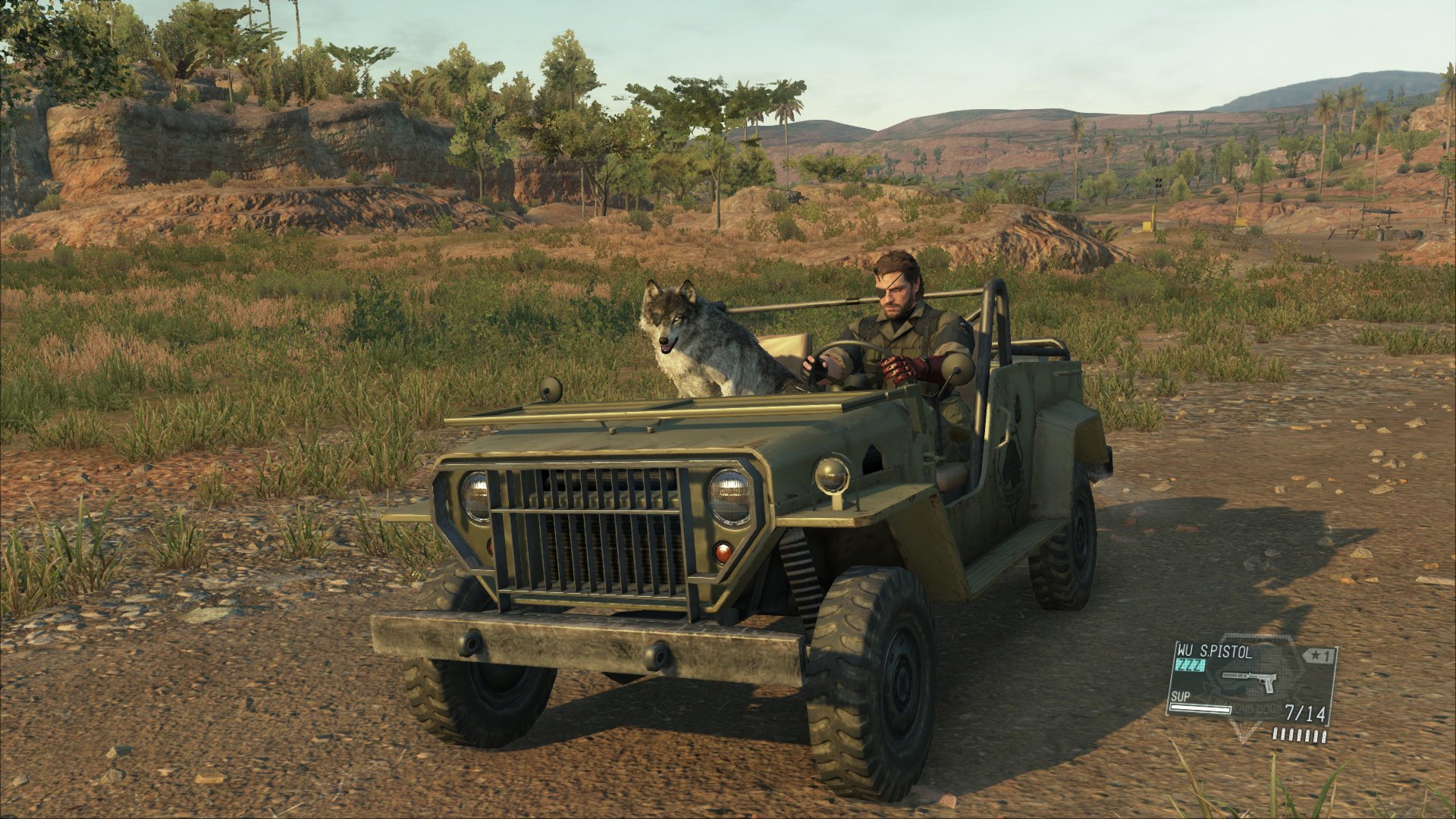
Task: Click the star rank 1 badge
Action: (x=1319, y=656)
